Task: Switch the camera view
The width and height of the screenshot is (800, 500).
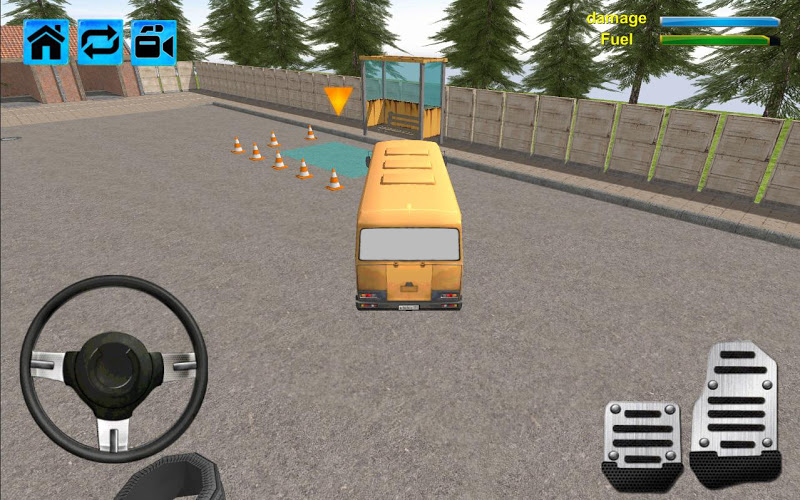Action: 154,42
